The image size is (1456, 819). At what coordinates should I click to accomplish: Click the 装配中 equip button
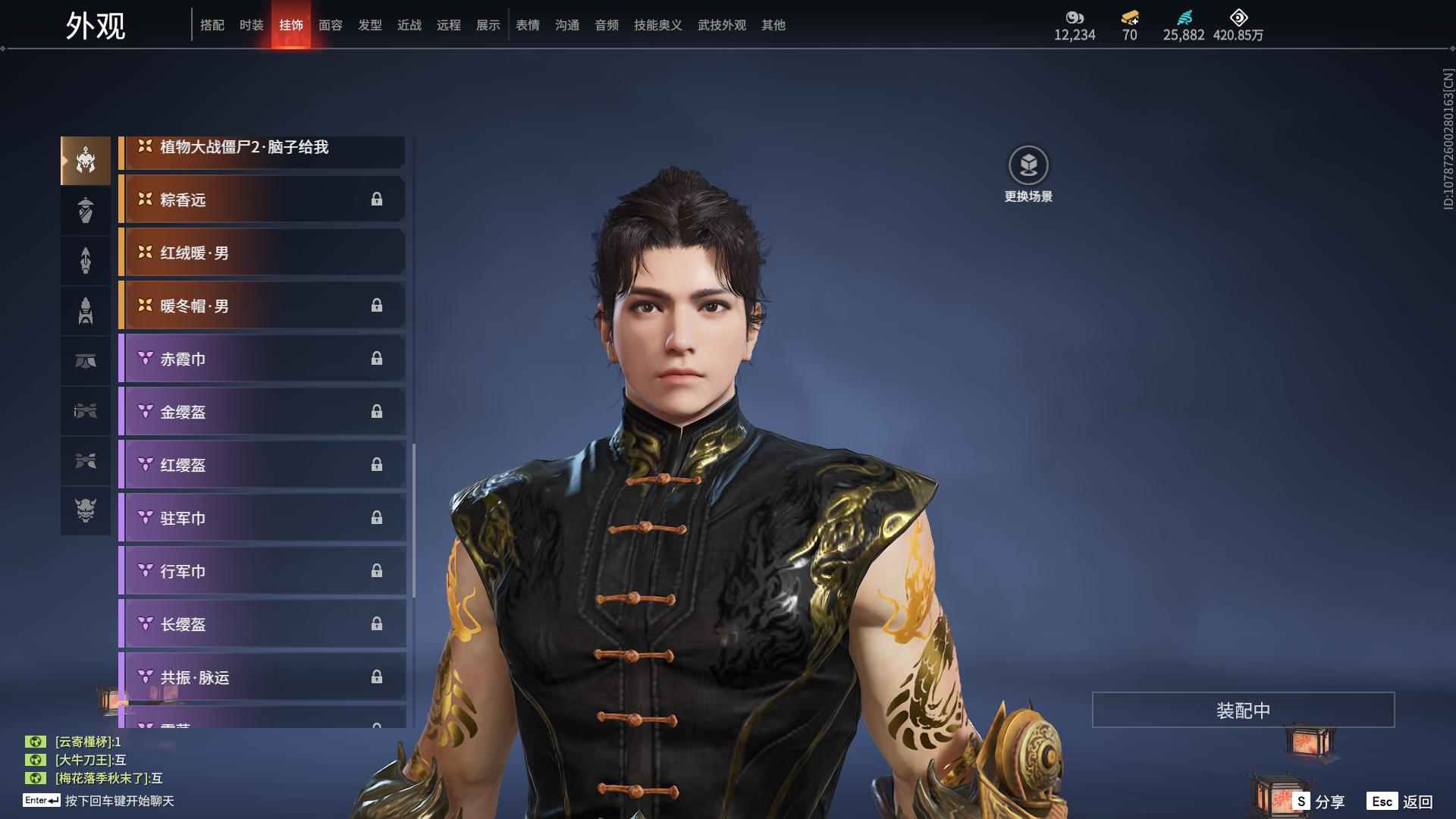(x=1243, y=710)
